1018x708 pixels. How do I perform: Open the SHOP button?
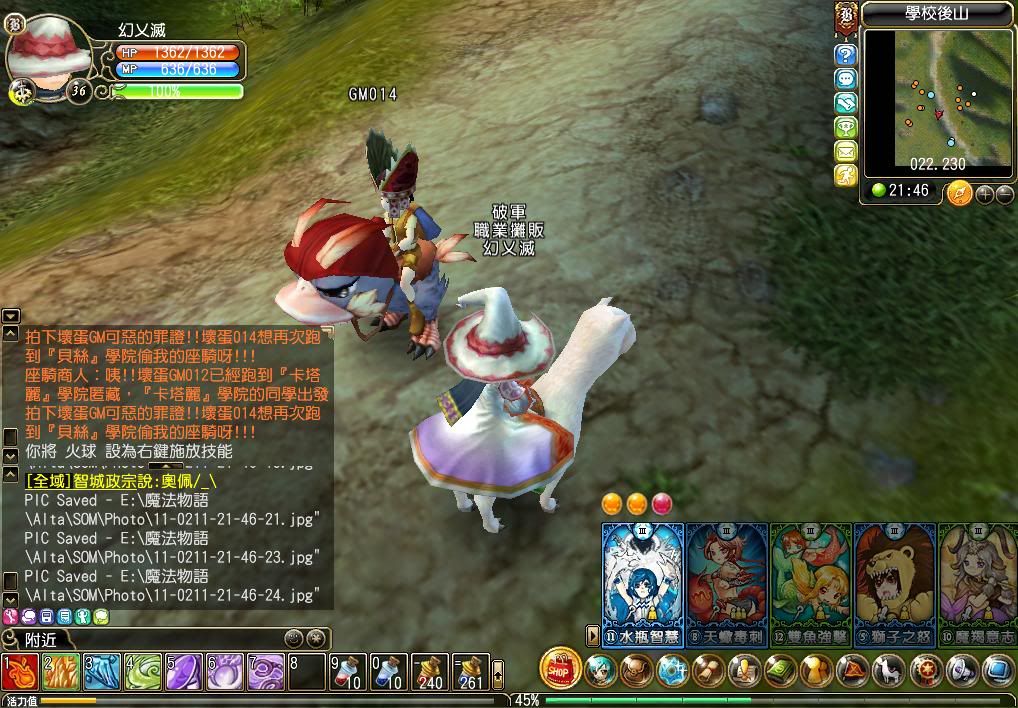coord(560,669)
